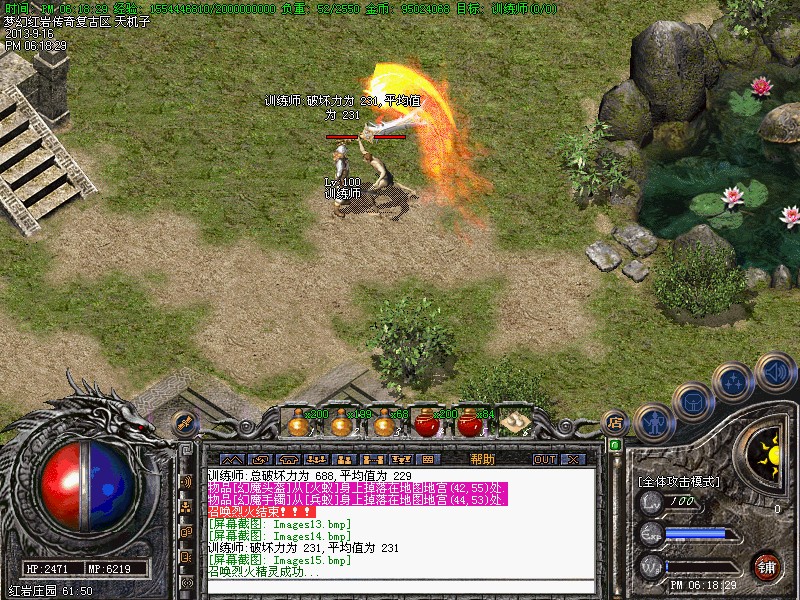Image resolution: width=800 pixels, height=600 pixels.
Task: Click the OUT logout button
Action: 544,459
